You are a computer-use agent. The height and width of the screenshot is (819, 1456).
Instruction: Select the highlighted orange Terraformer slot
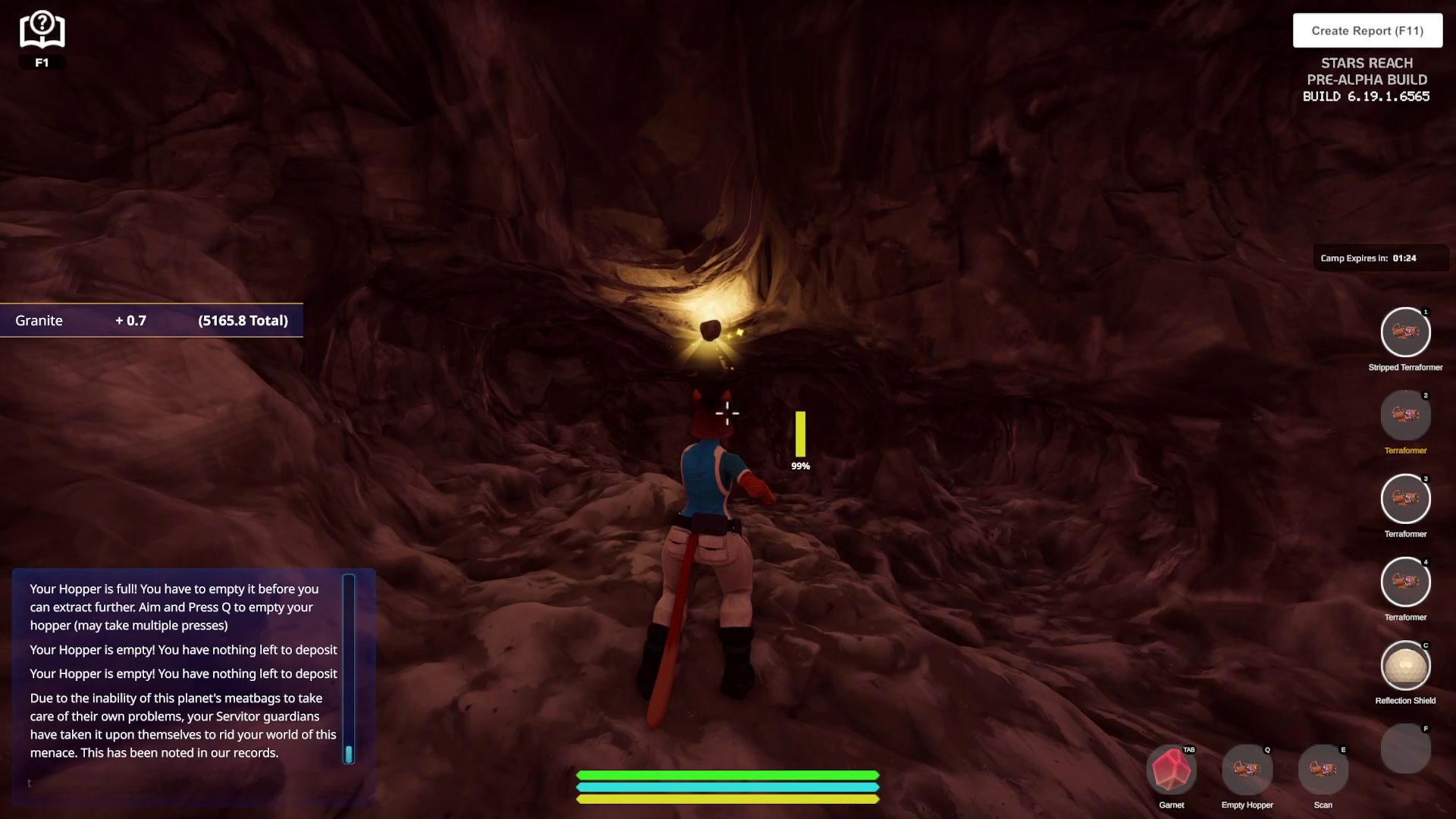(1405, 416)
